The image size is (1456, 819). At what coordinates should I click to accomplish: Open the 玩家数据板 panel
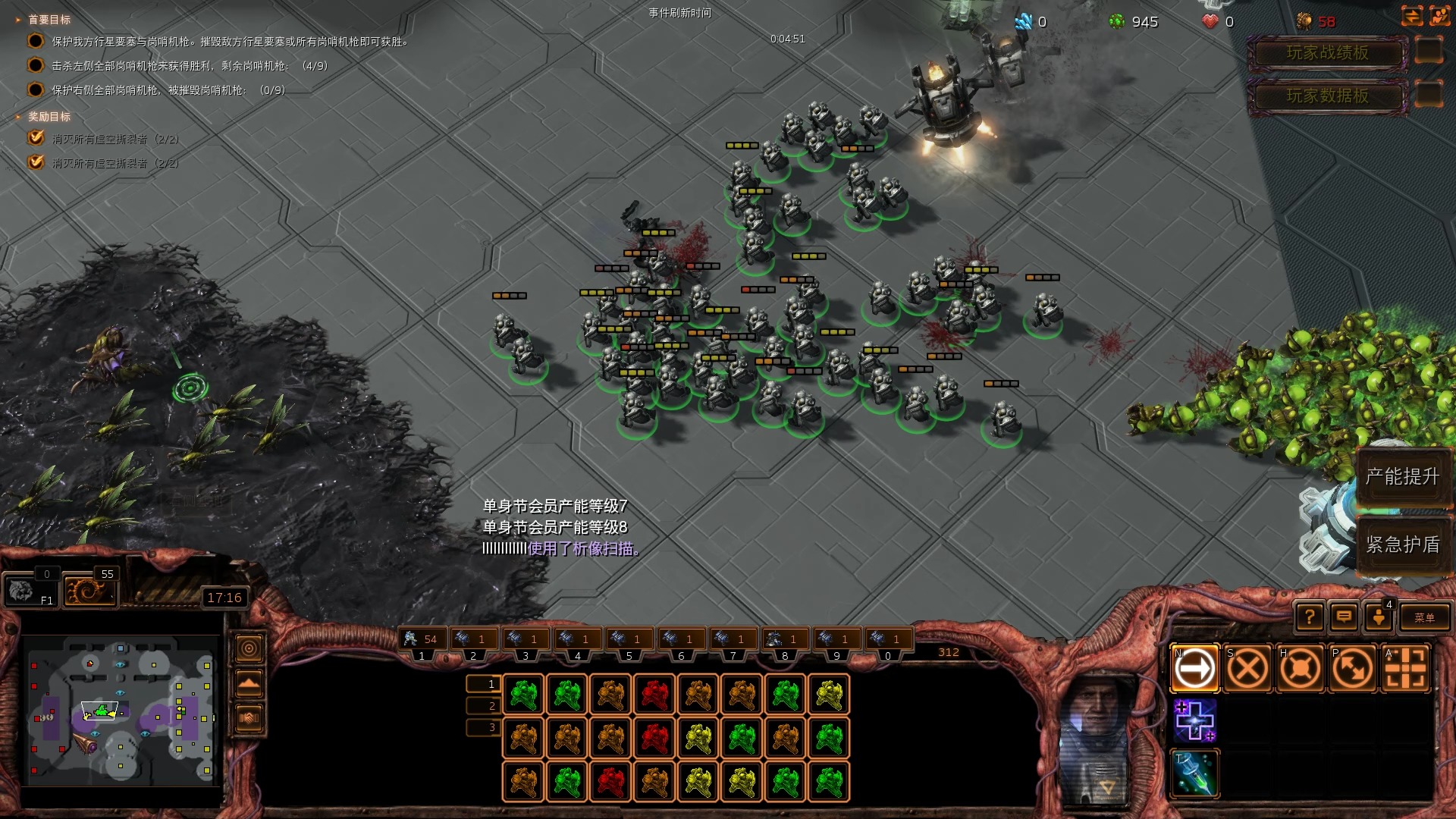point(1327,96)
